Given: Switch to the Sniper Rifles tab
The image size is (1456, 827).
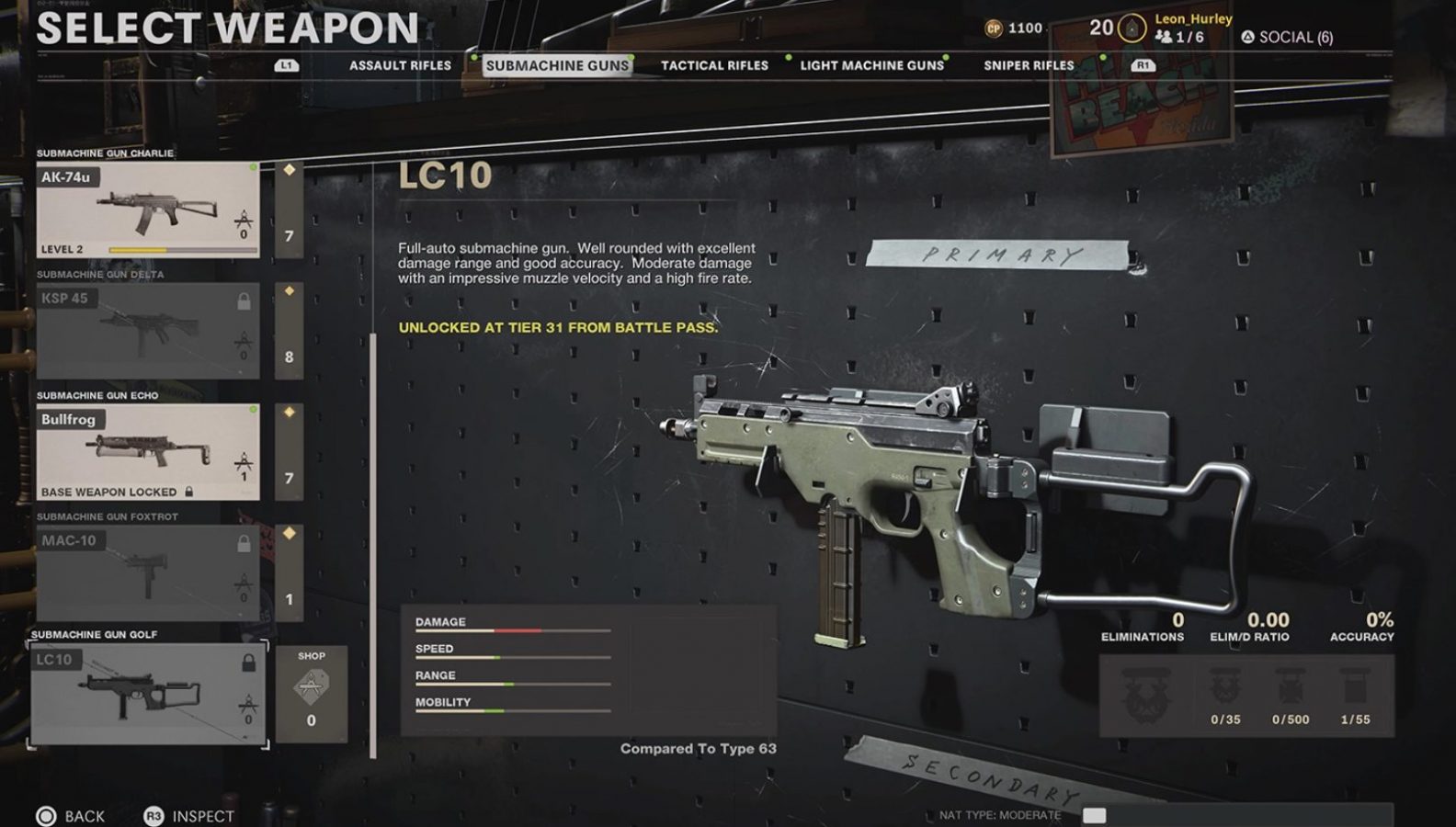Looking at the screenshot, I should point(1029,65).
